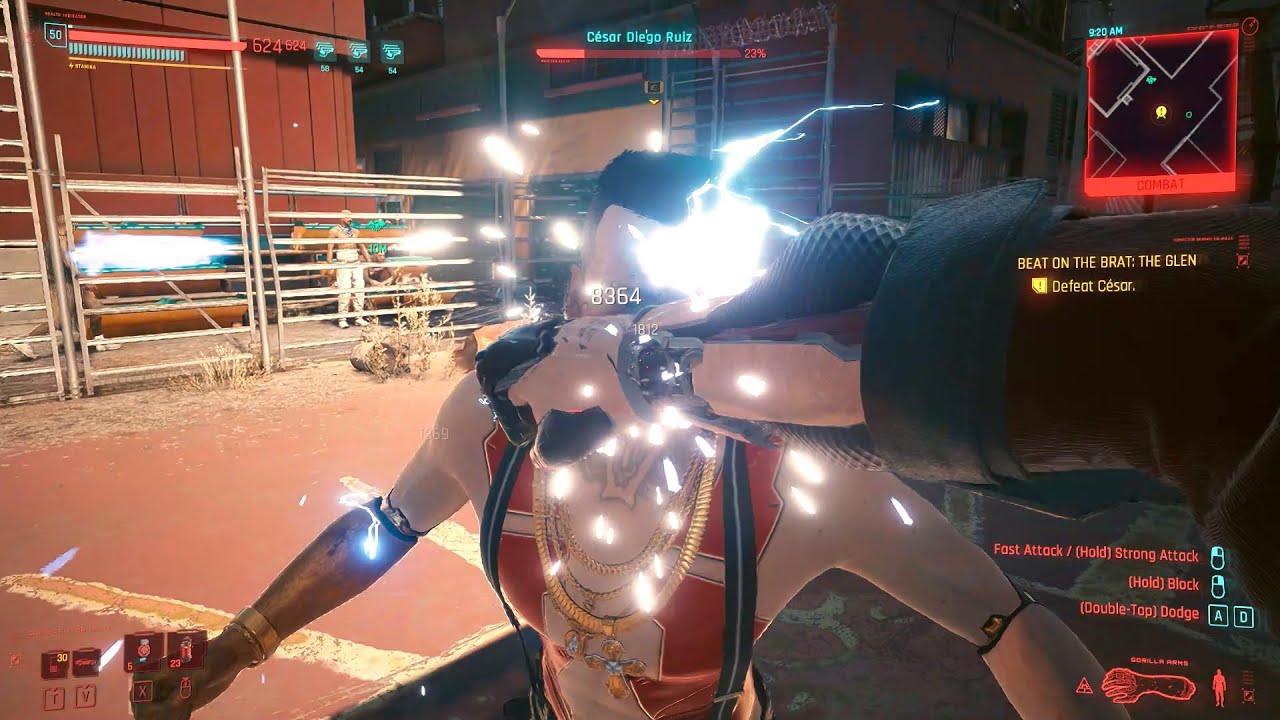Open the combat minimap

coord(1160,108)
